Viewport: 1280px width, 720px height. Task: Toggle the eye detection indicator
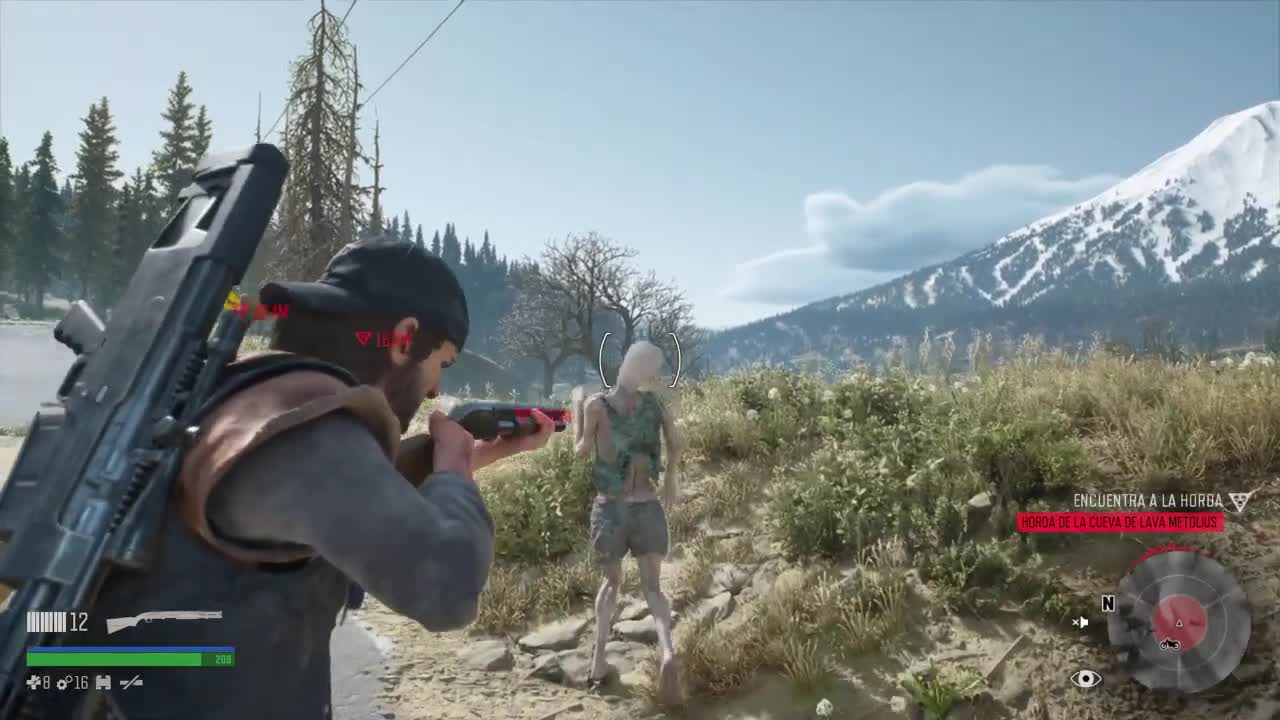pos(1088,679)
